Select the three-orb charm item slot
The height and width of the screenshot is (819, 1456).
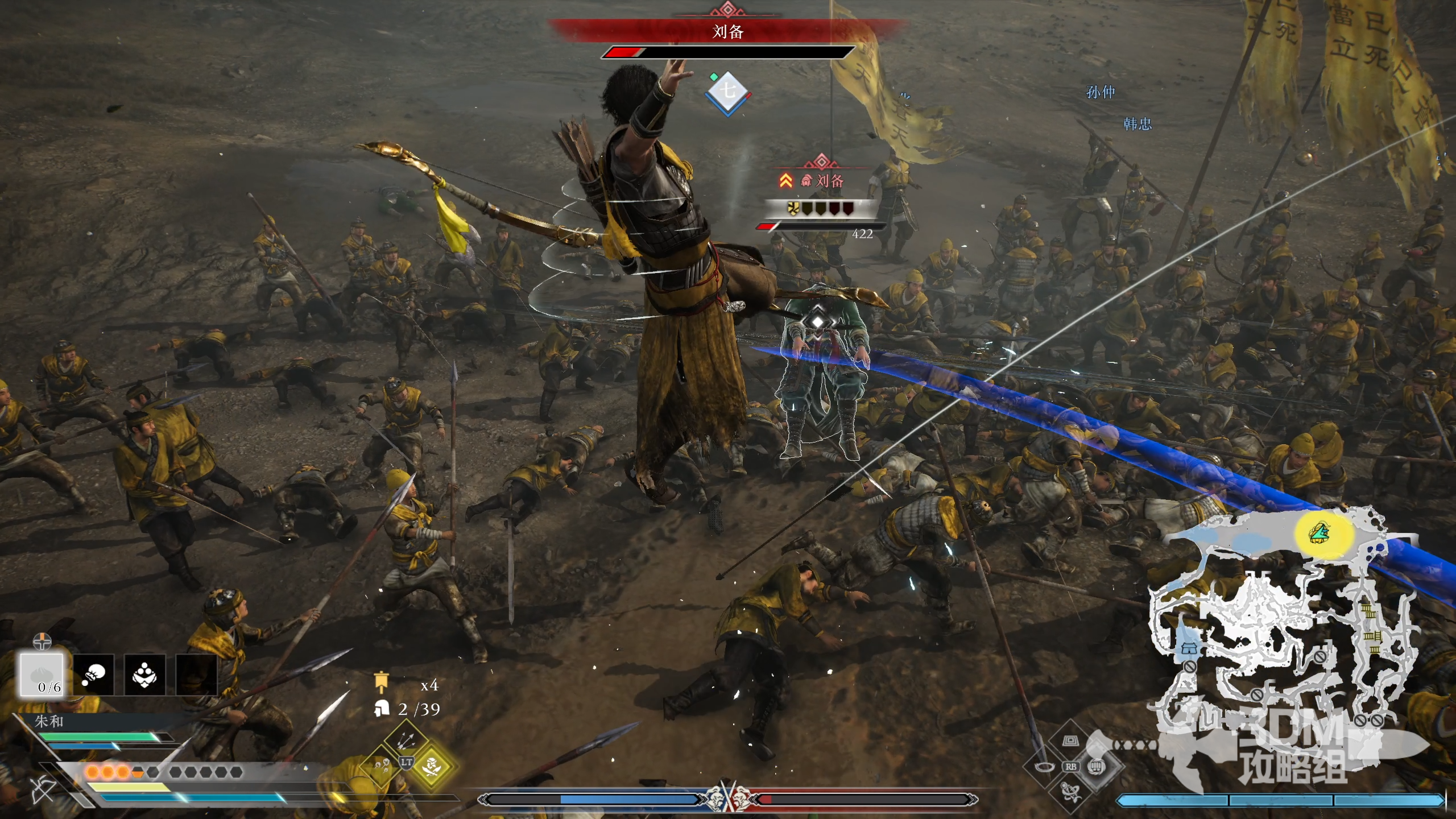[144, 675]
